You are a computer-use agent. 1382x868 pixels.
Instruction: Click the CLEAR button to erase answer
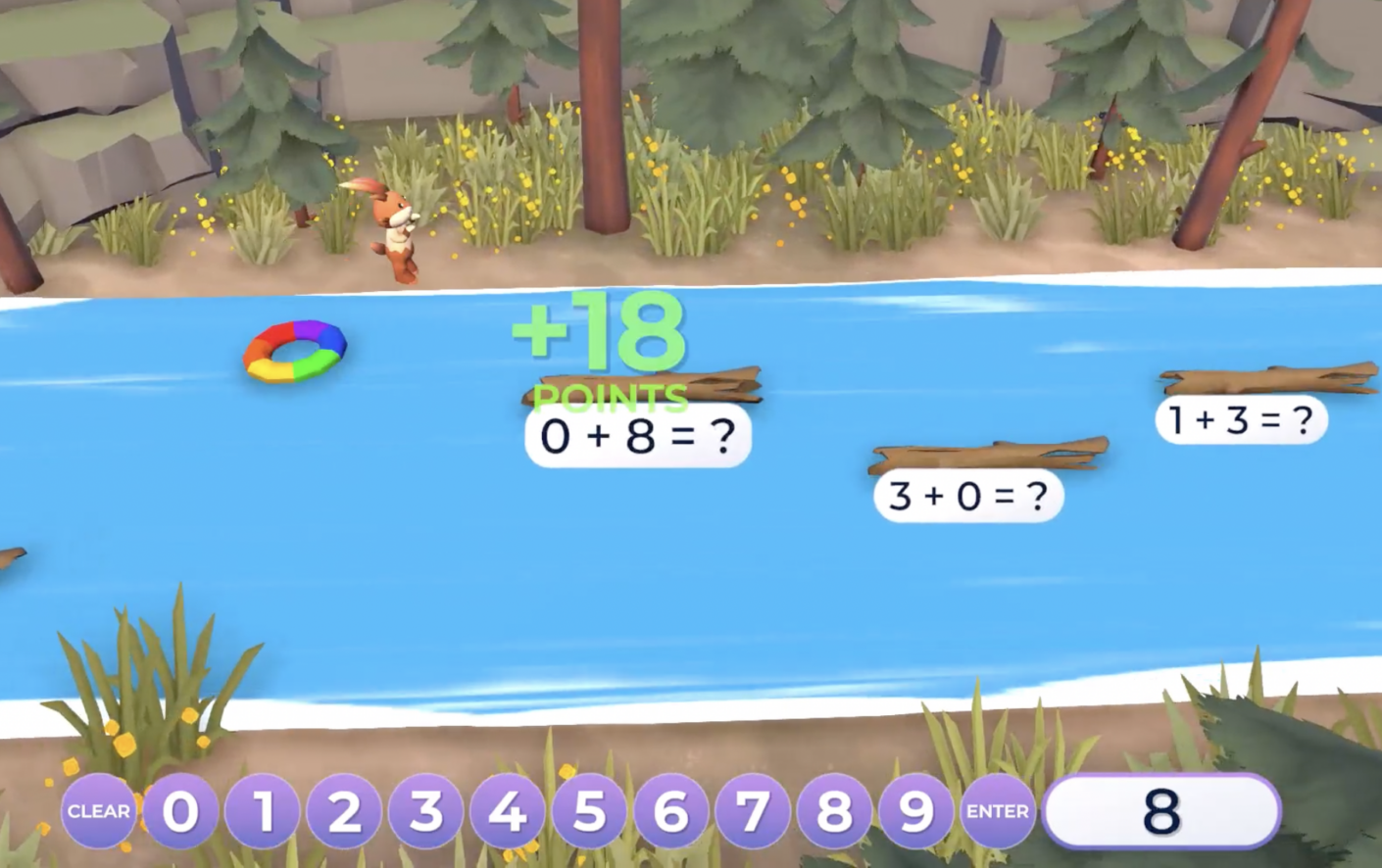point(98,811)
